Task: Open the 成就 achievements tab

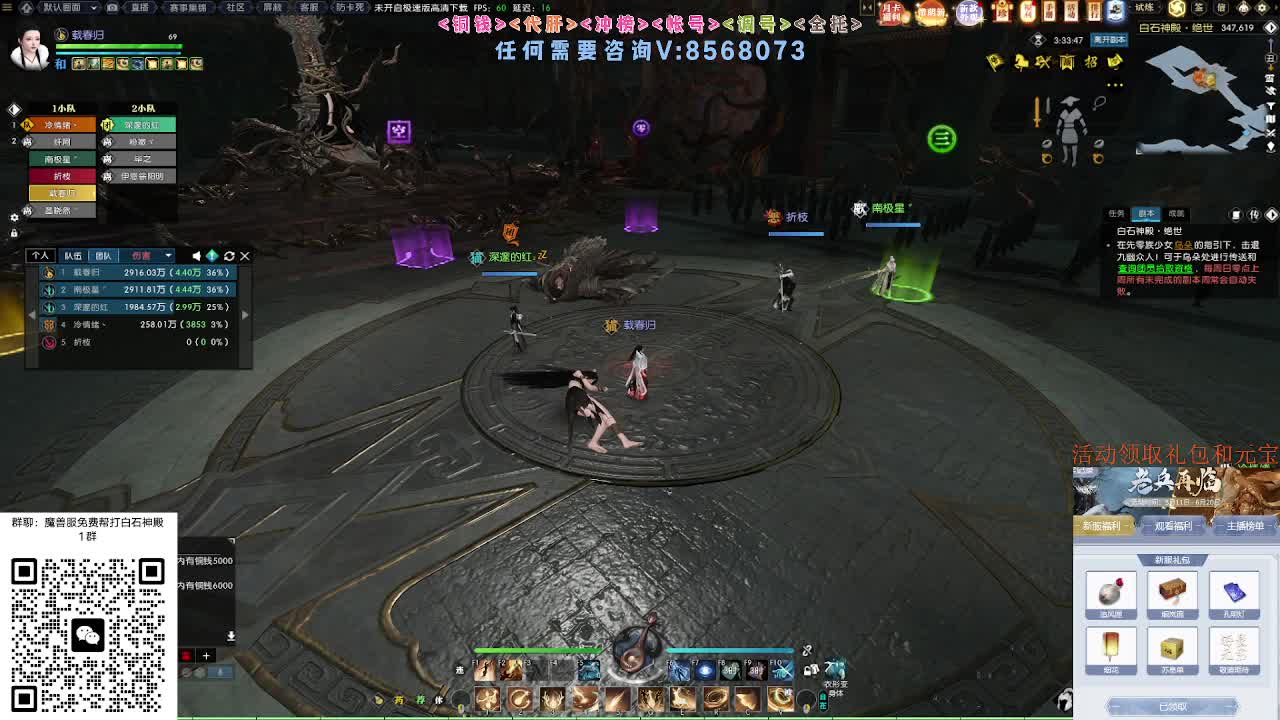Action: pyautogui.click(x=1177, y=211)
